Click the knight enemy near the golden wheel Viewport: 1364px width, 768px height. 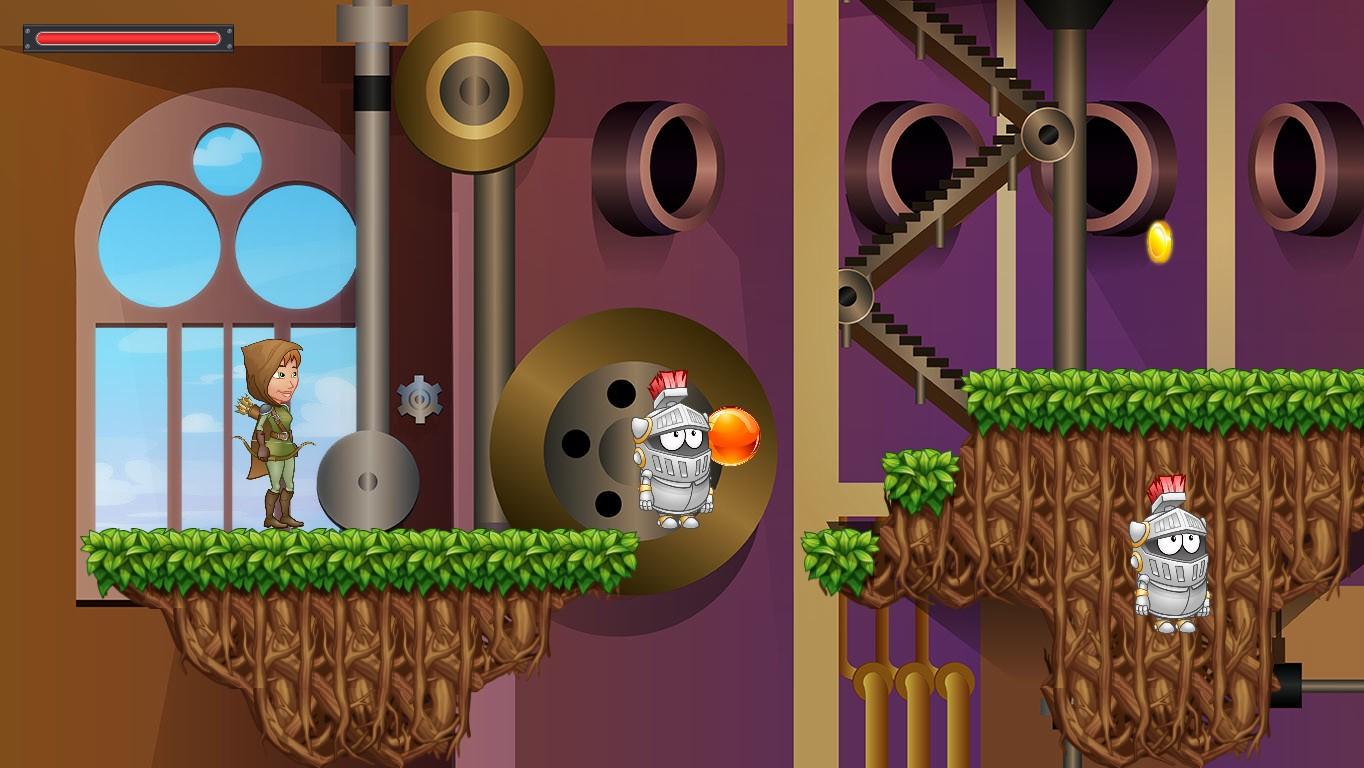point(675,460)
